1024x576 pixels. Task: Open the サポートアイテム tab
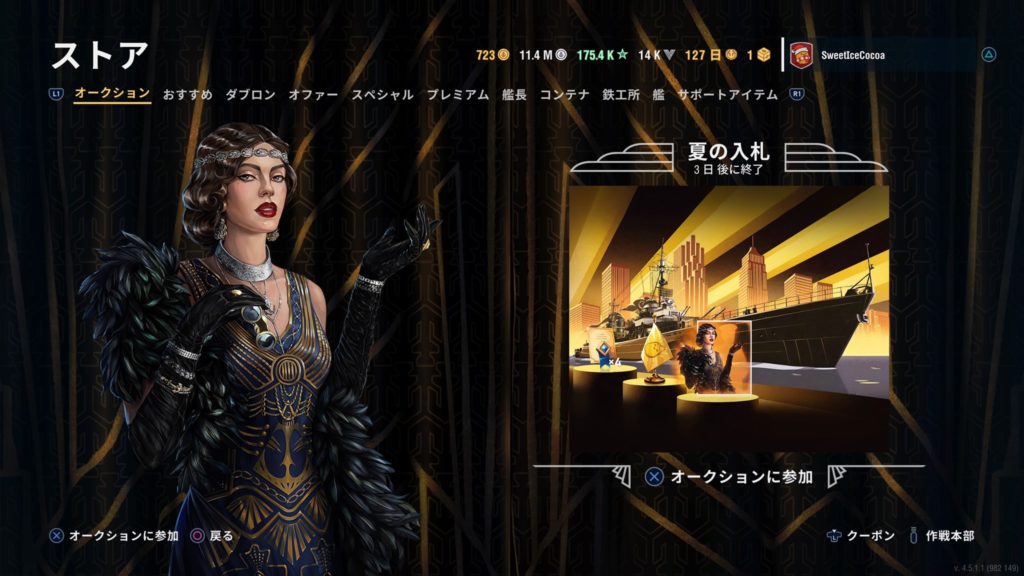[x=728, y=95]
